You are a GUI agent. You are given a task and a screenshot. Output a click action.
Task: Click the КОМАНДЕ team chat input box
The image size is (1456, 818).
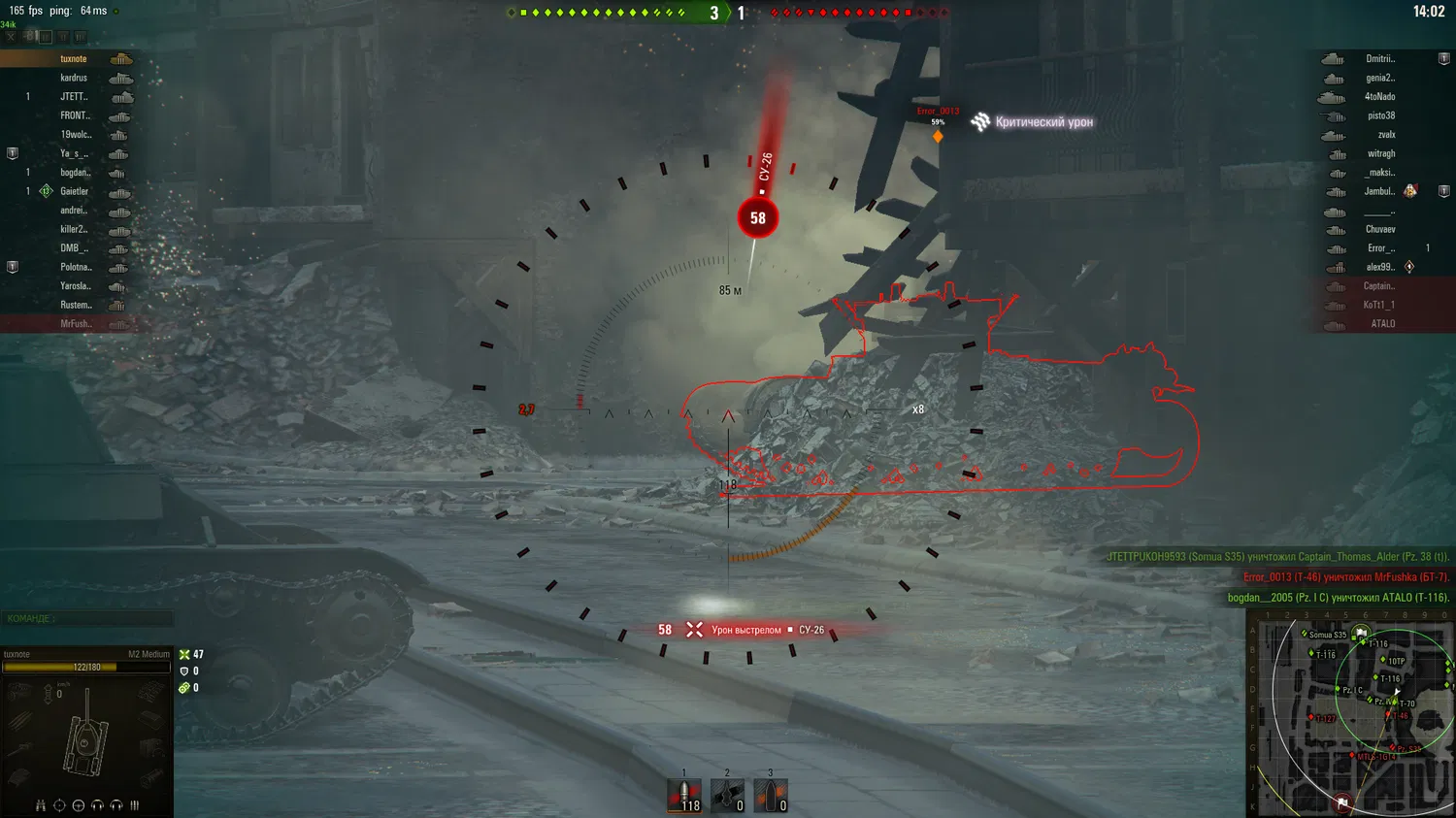[x=87, y=618]
